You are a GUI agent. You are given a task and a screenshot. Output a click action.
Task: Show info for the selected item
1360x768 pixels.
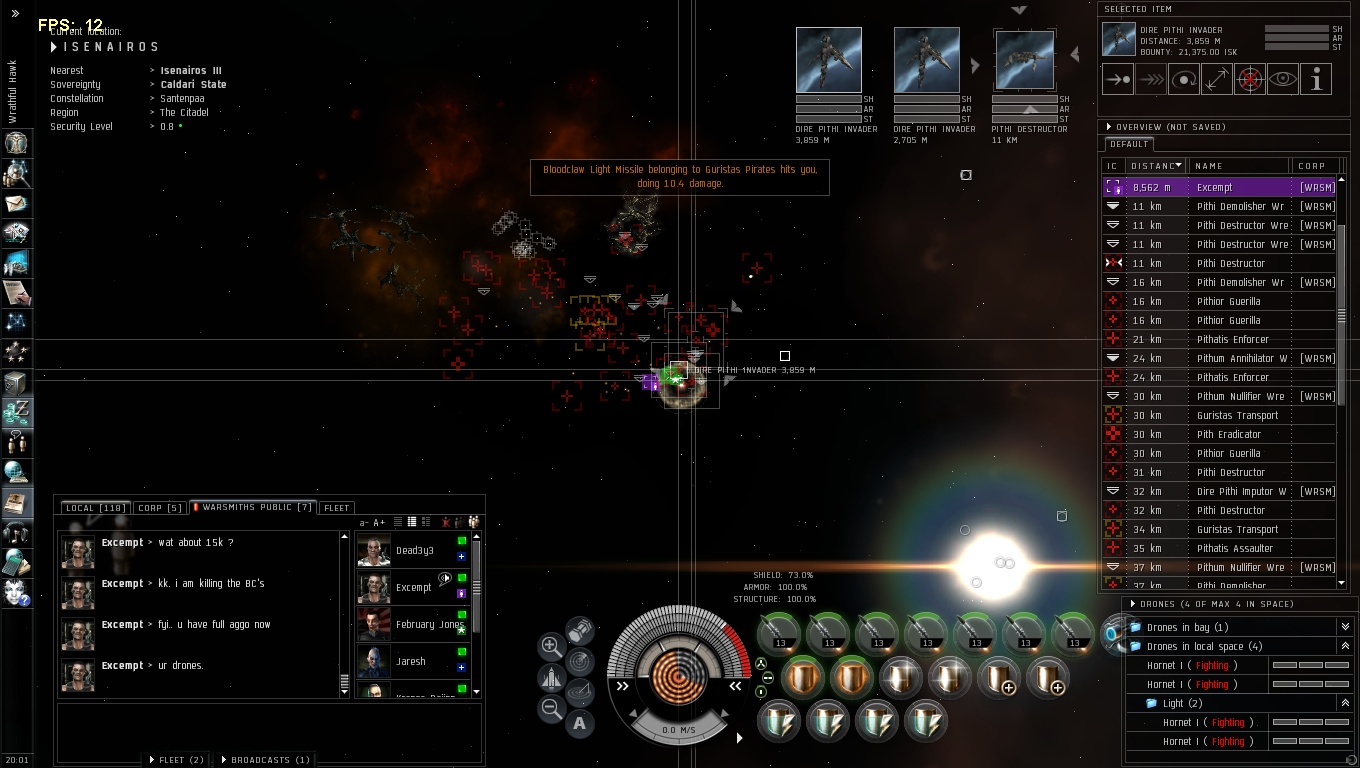pos(1316,79)
